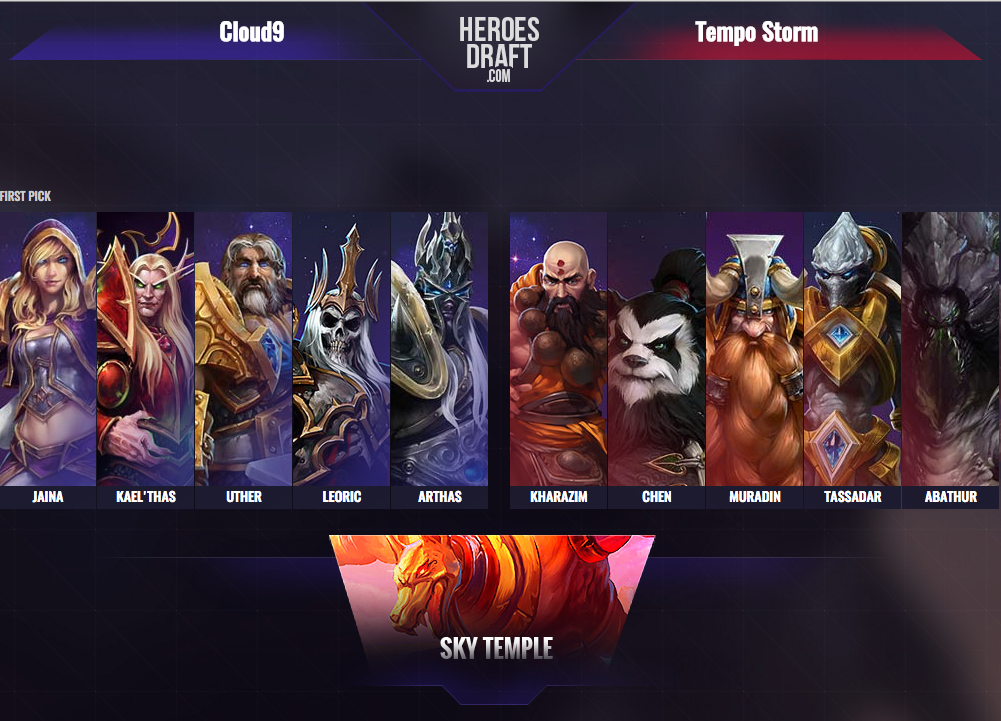
Task: Click the Chen hero card
Action: (x=656, y=350)
